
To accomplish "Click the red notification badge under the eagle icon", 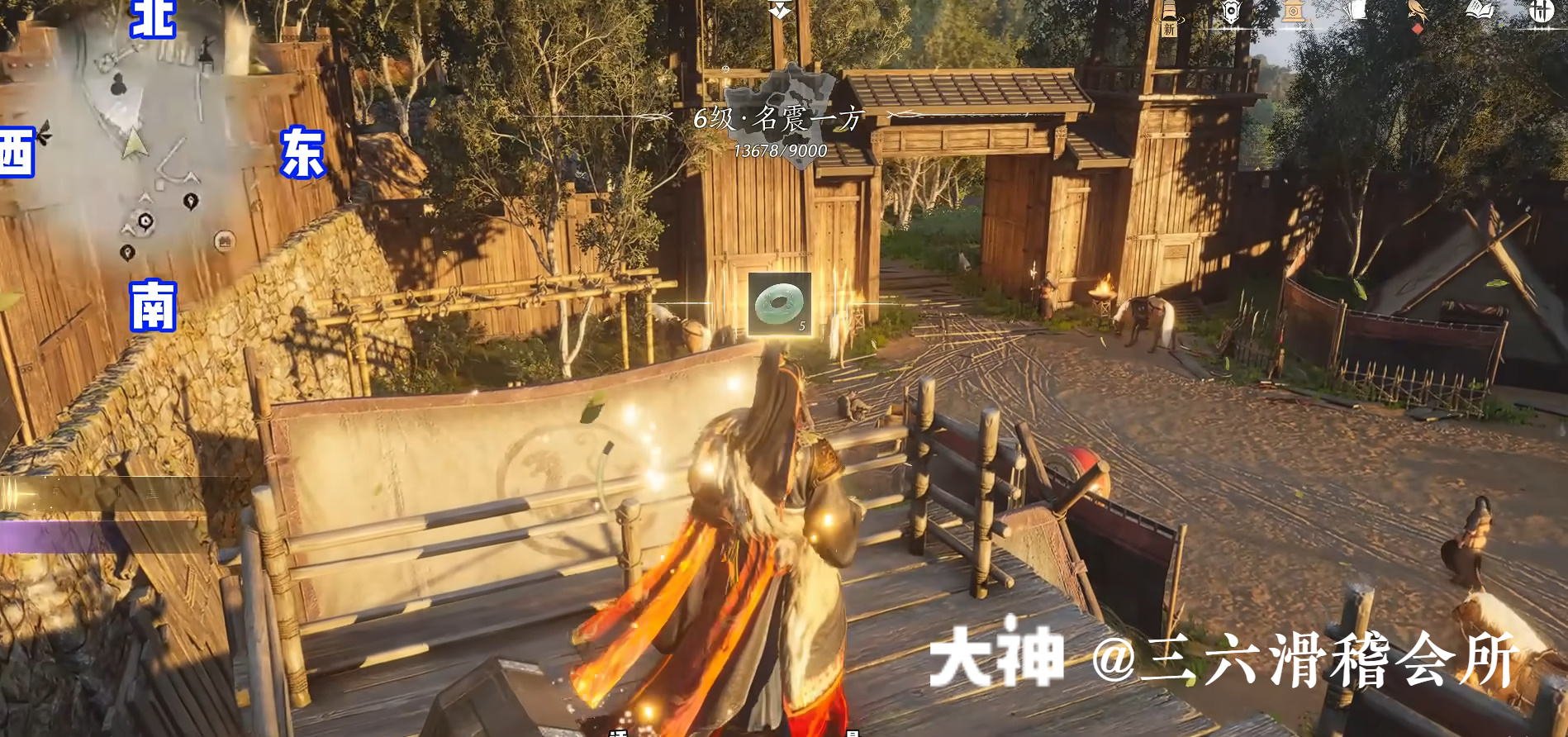I will (x=1418, y=29).
